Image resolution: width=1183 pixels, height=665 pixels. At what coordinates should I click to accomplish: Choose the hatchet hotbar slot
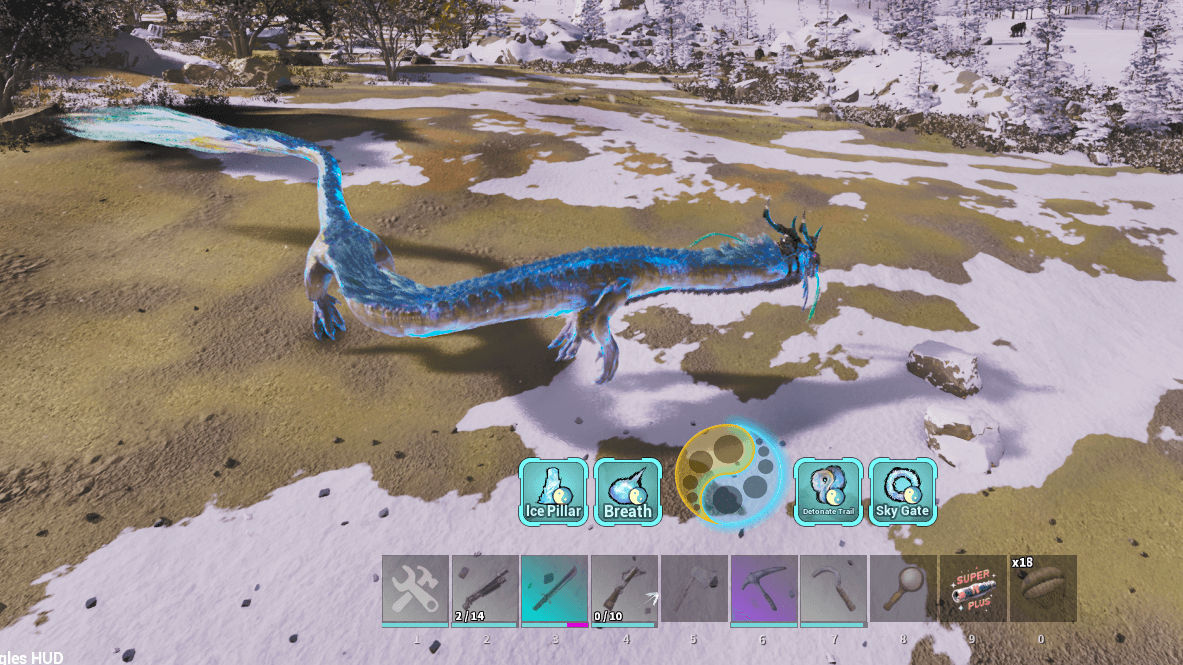694,589
